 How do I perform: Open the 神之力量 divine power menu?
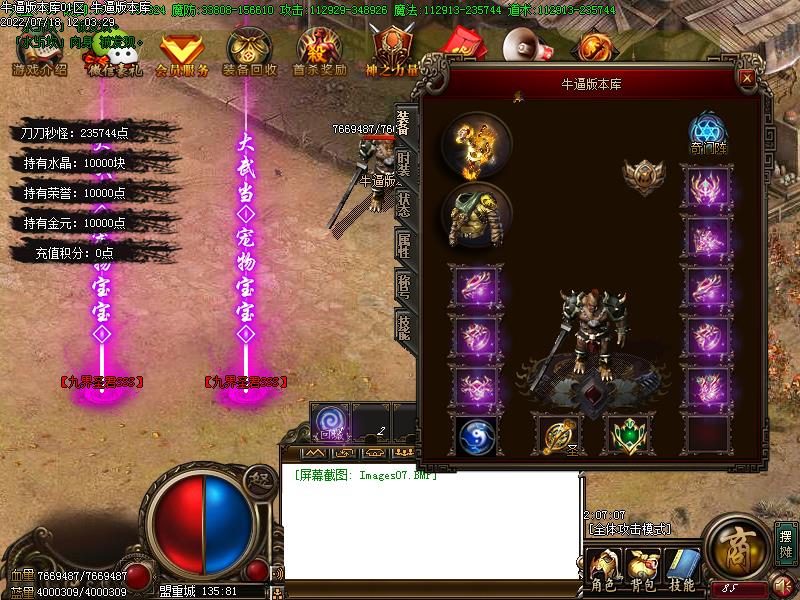point(391,56)
